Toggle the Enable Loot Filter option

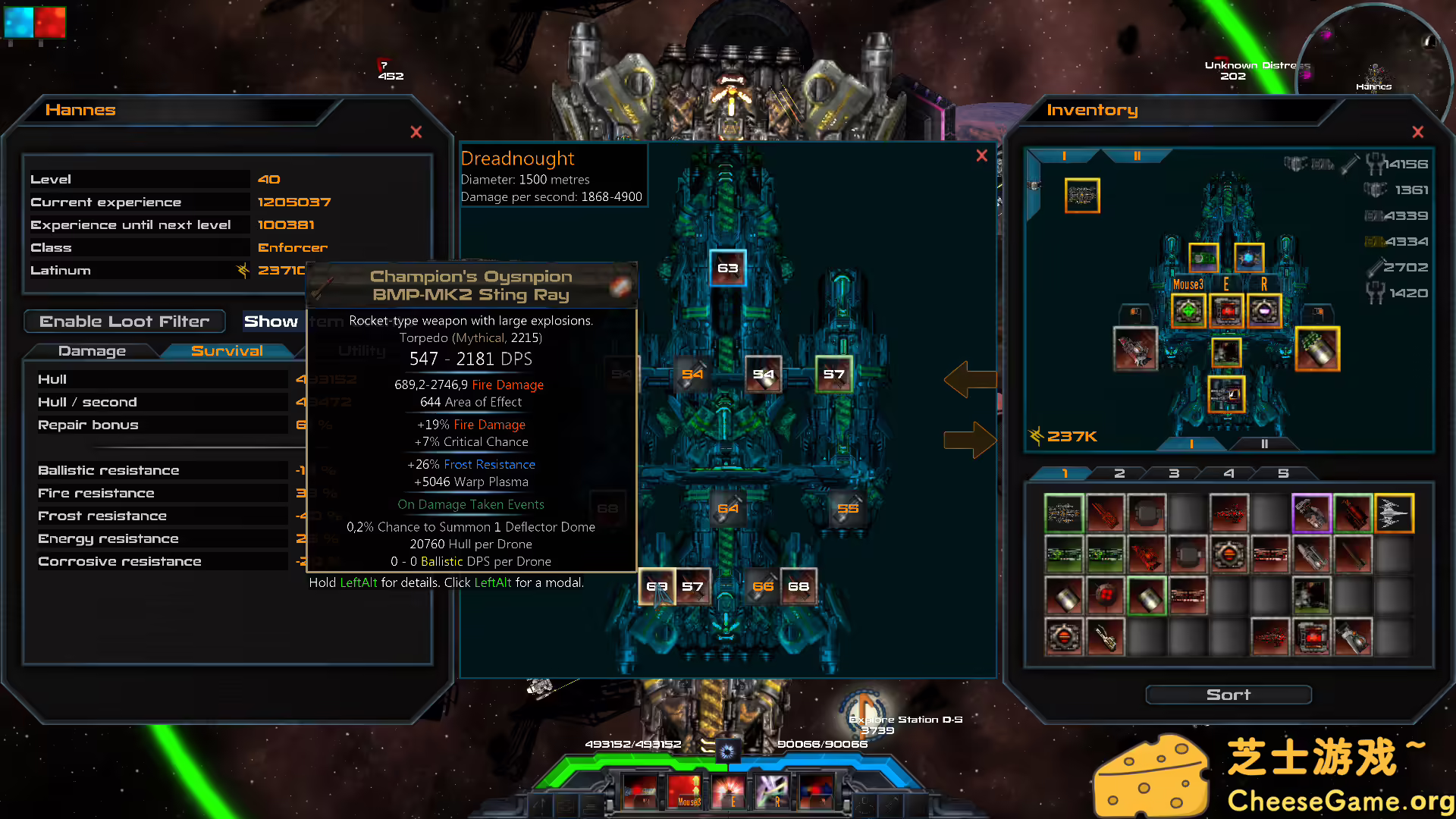(124, 321)
